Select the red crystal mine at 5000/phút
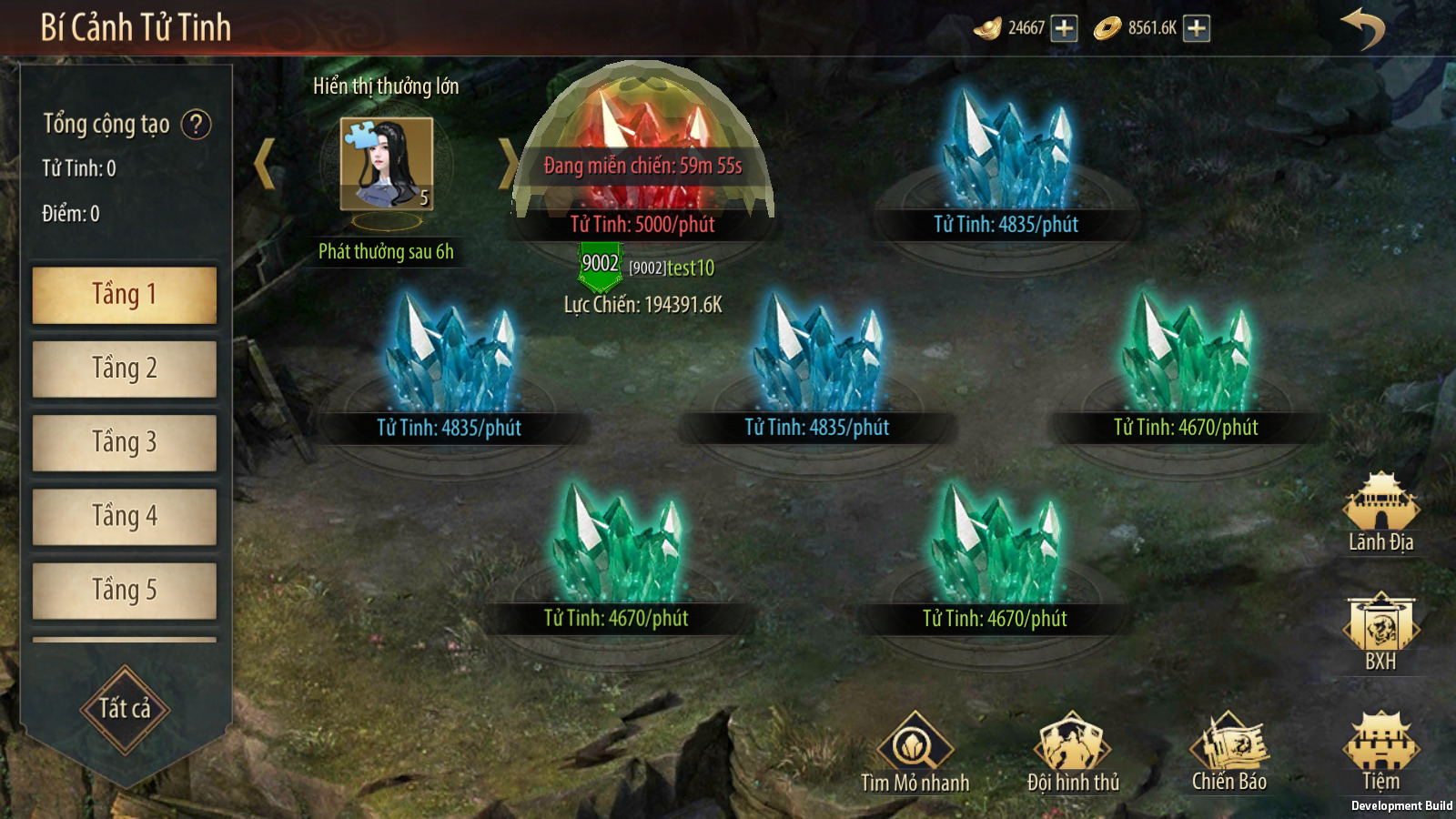The image size is (1456, 819). point(642,155)
